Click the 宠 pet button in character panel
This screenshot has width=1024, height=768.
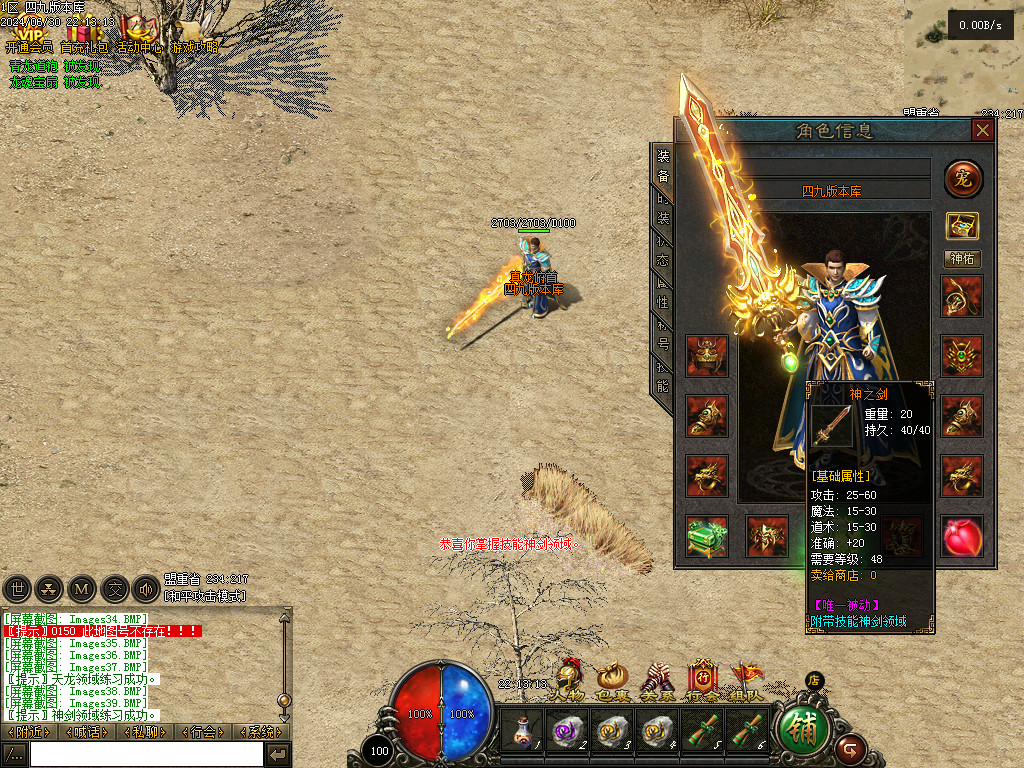click(963, 179)
